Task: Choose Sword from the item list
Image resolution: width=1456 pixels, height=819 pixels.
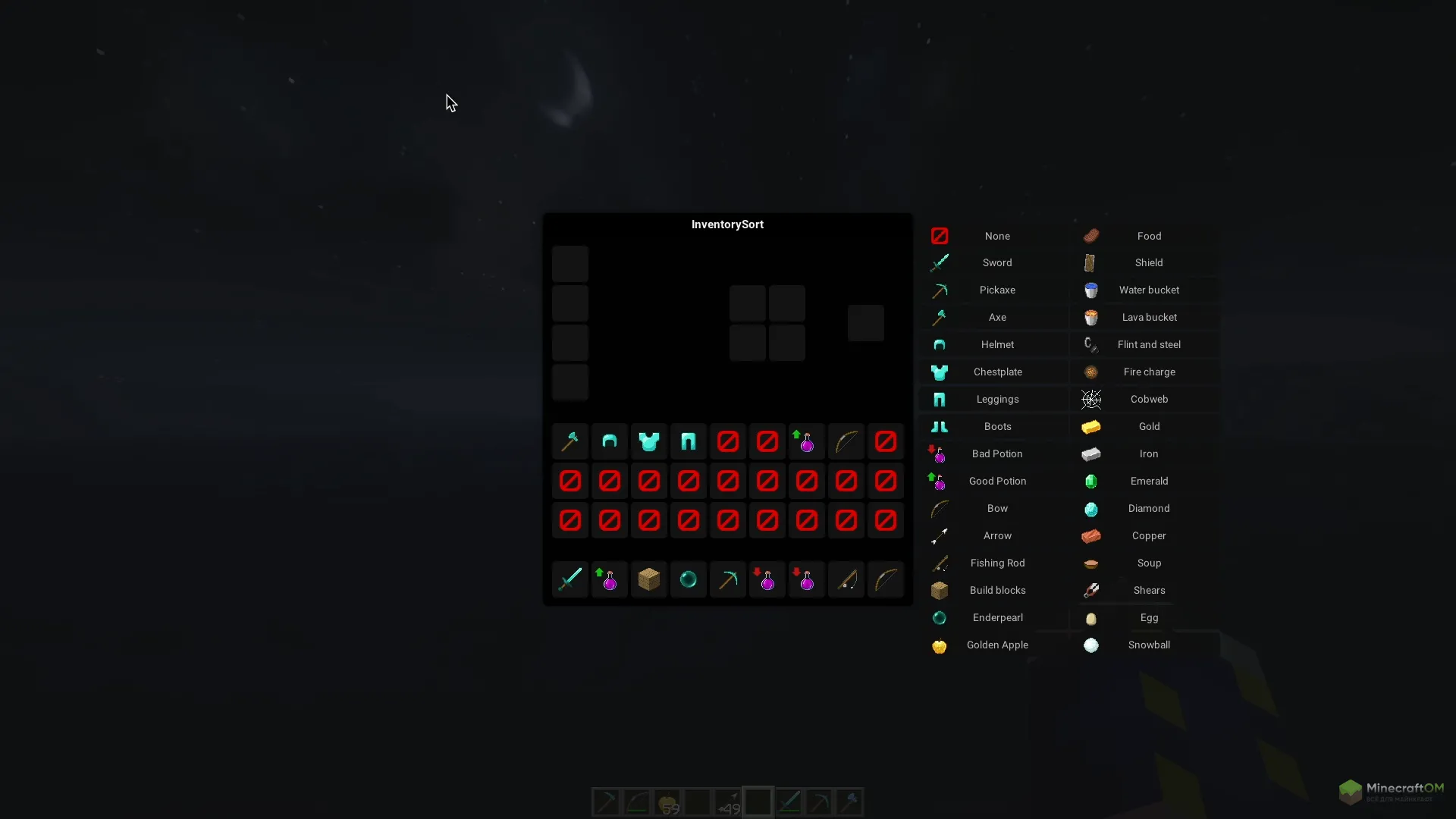Action: point(996,262)
